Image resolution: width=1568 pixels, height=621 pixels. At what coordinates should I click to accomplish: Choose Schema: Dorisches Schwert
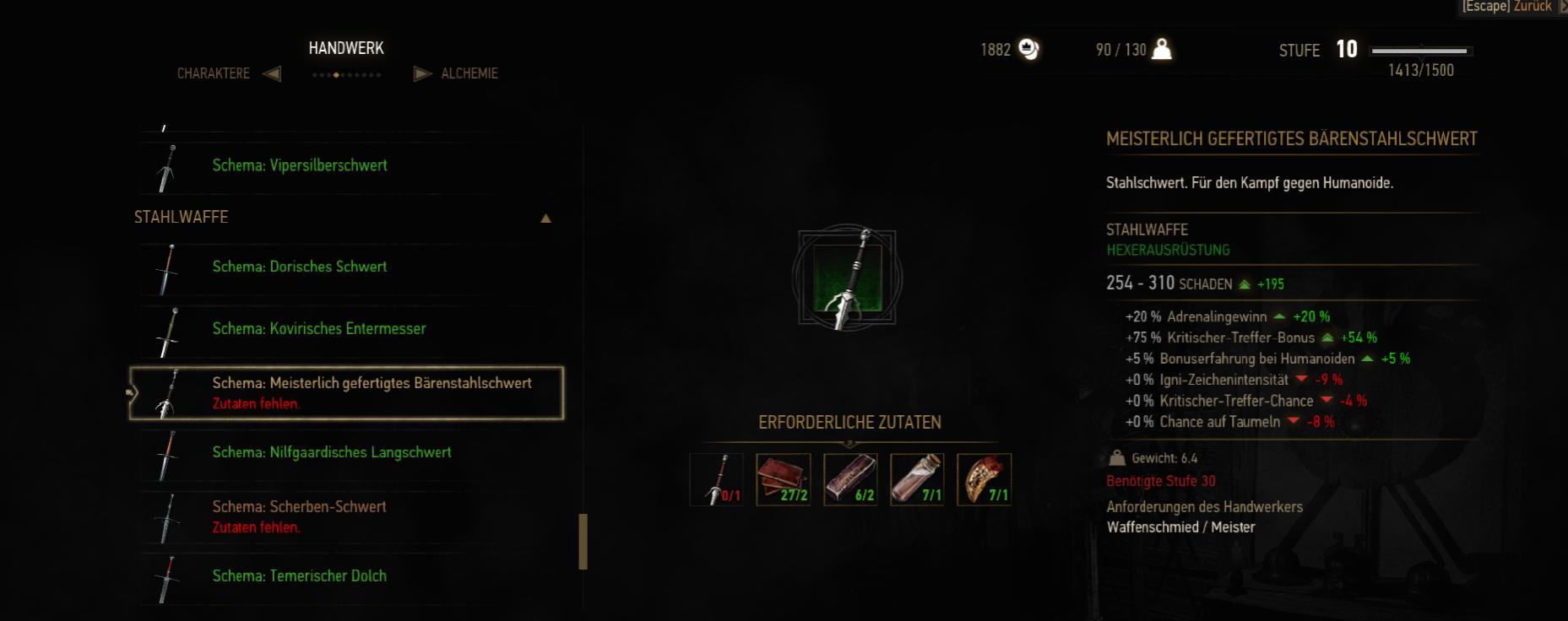pos(300,267)
